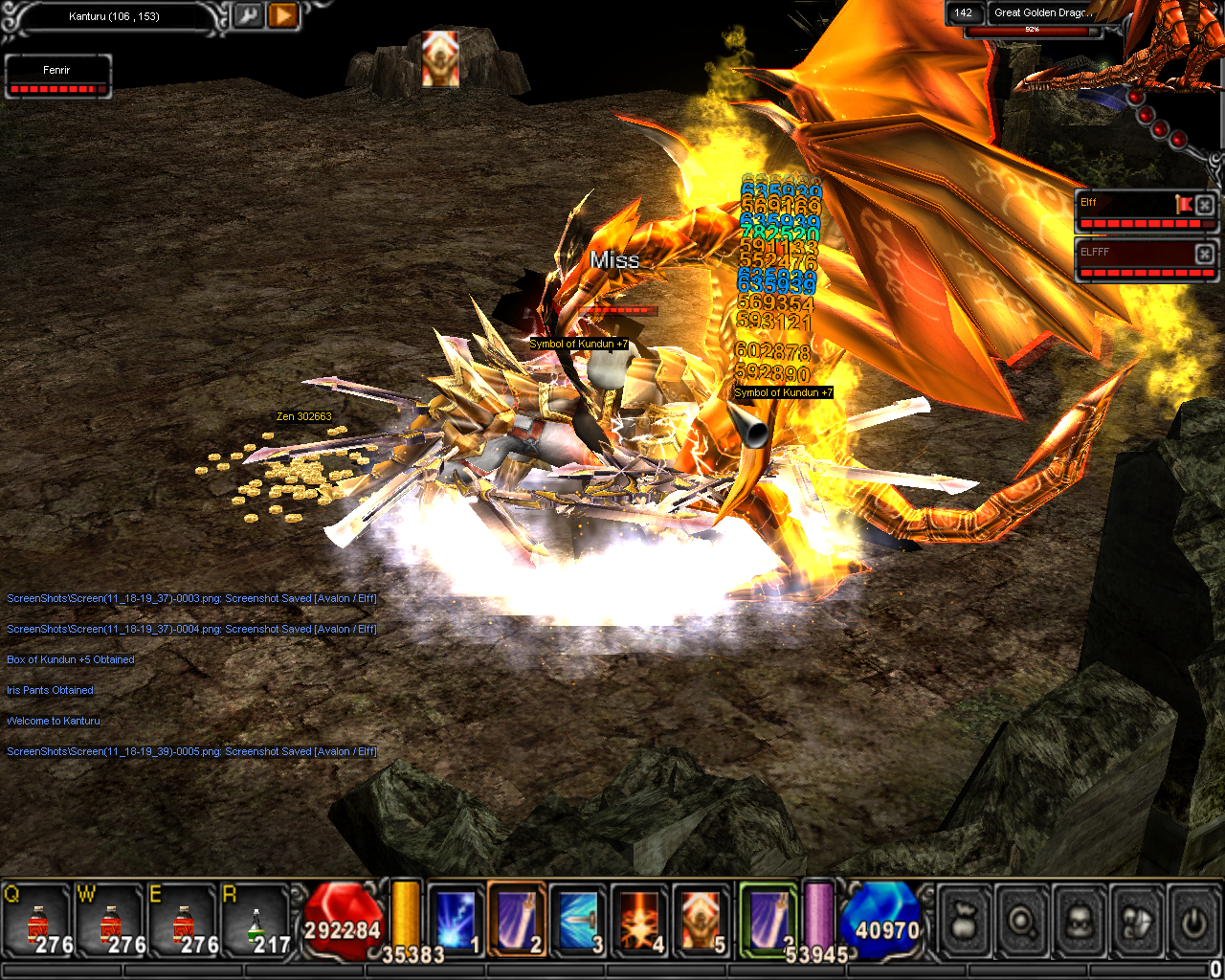Viewport: 1225px width, 980px height.
Task: Use the E slot red potion
Action: (x=183, y=923)
